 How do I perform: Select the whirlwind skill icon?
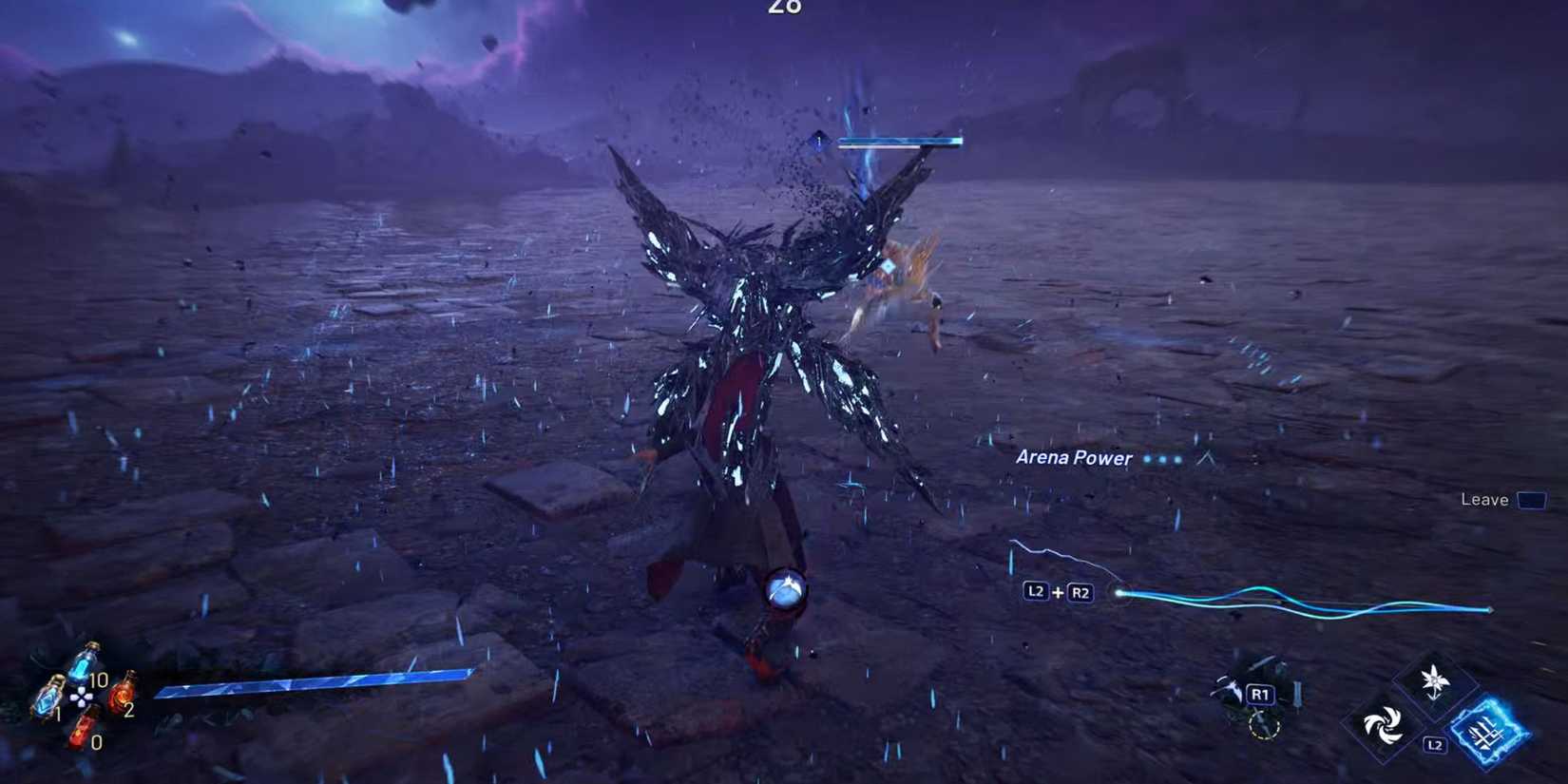[x=1385, y=725]
